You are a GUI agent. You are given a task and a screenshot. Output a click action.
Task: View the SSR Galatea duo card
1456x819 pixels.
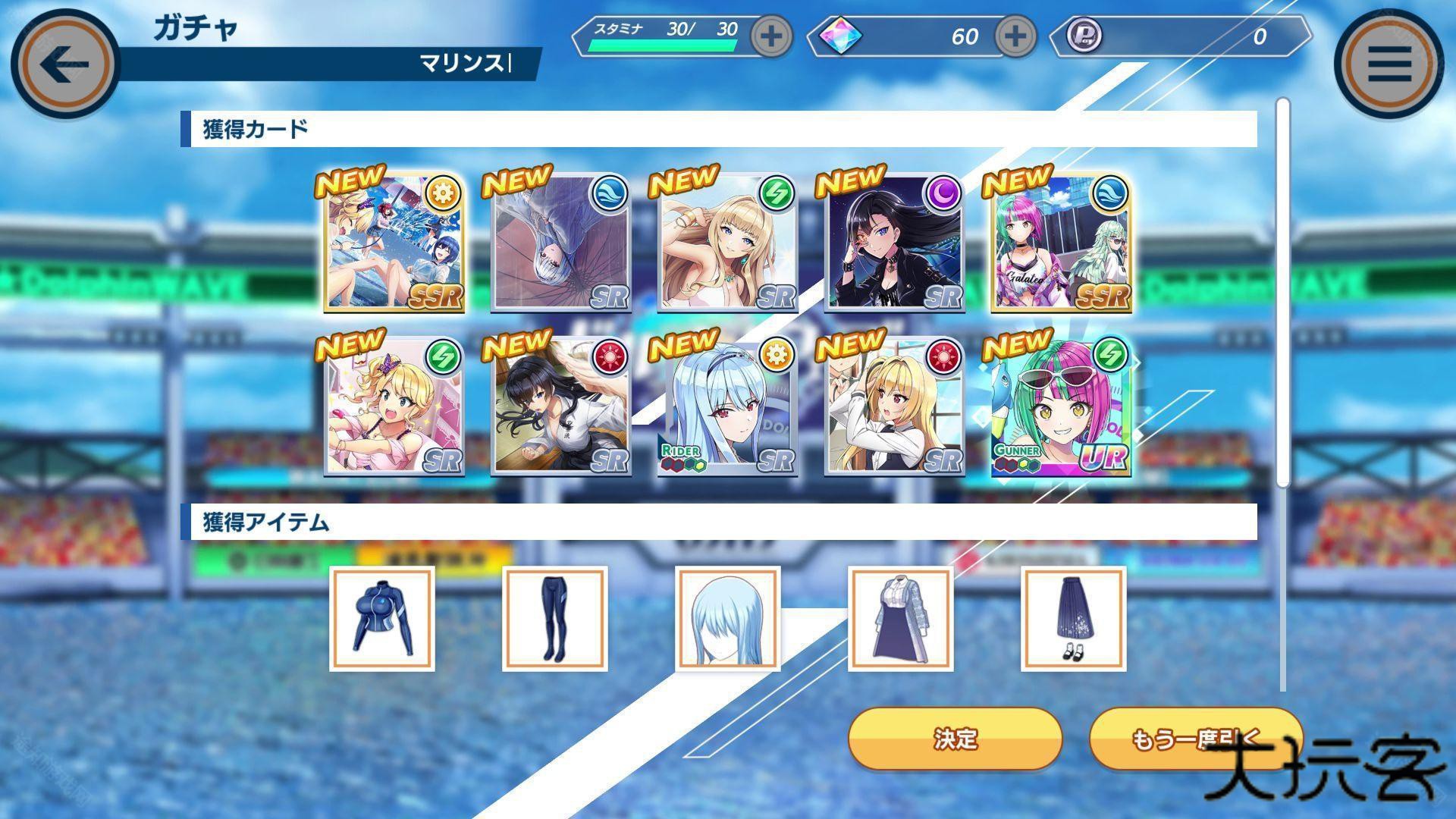tap(1061, 243)
